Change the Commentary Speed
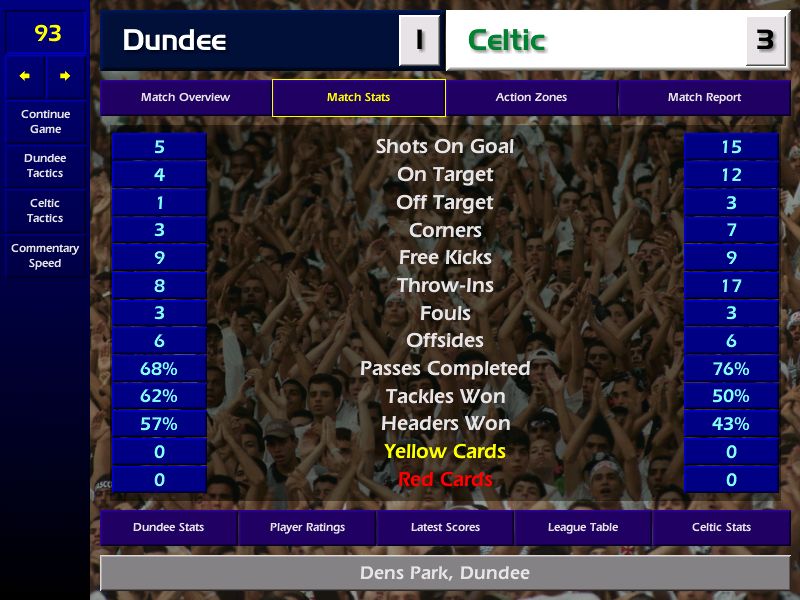The height and width of the screenshot is (600, 800). [x=45, y=255]
